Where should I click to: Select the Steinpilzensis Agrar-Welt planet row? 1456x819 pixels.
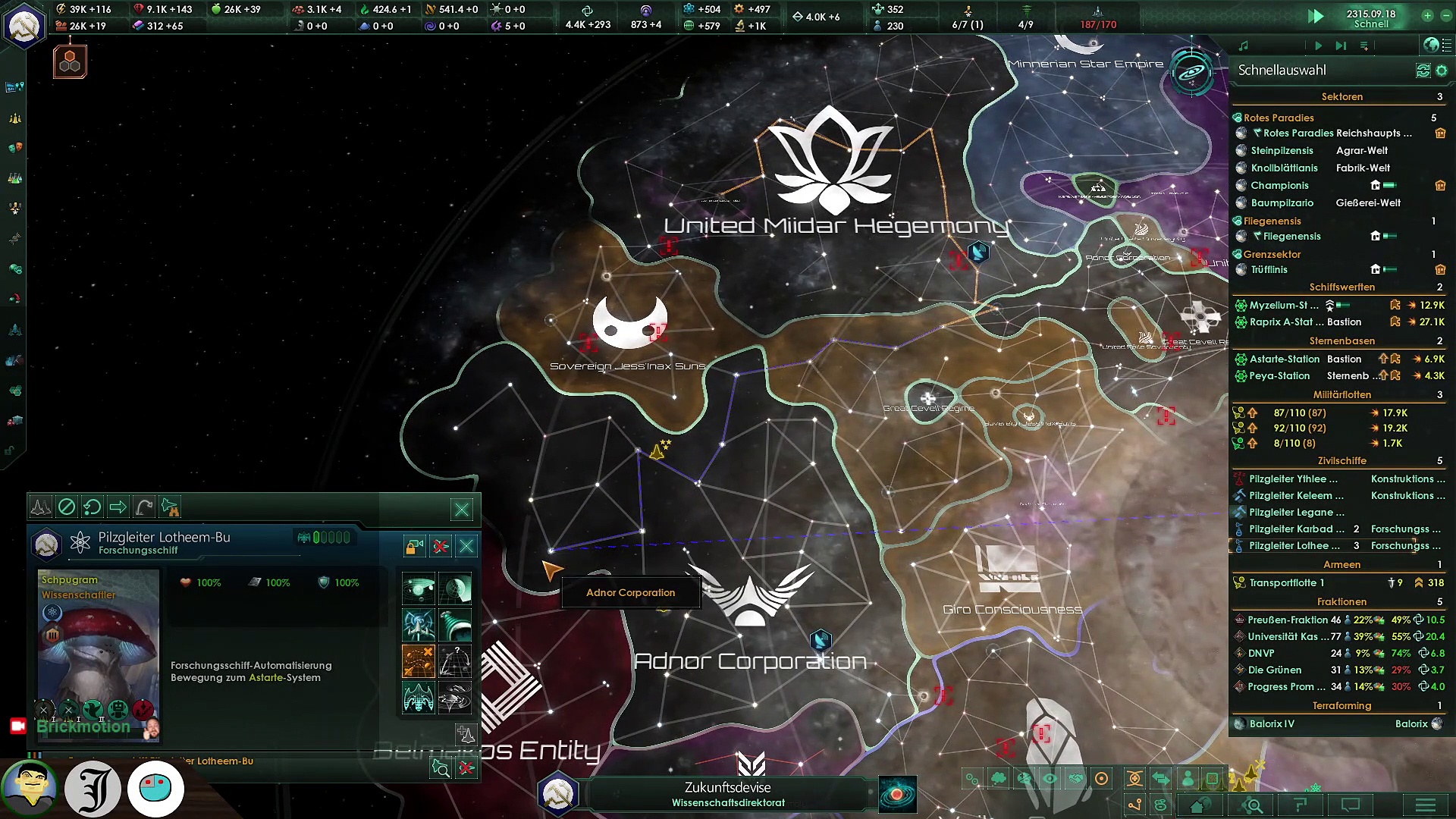pos(1319,151)
